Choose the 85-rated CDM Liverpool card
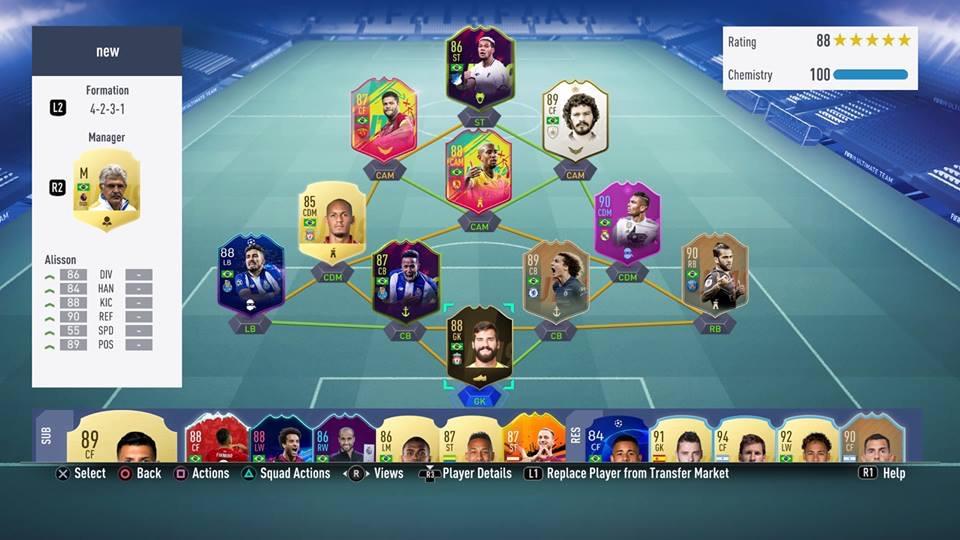960x540 pixels. (x=332, y=222)
